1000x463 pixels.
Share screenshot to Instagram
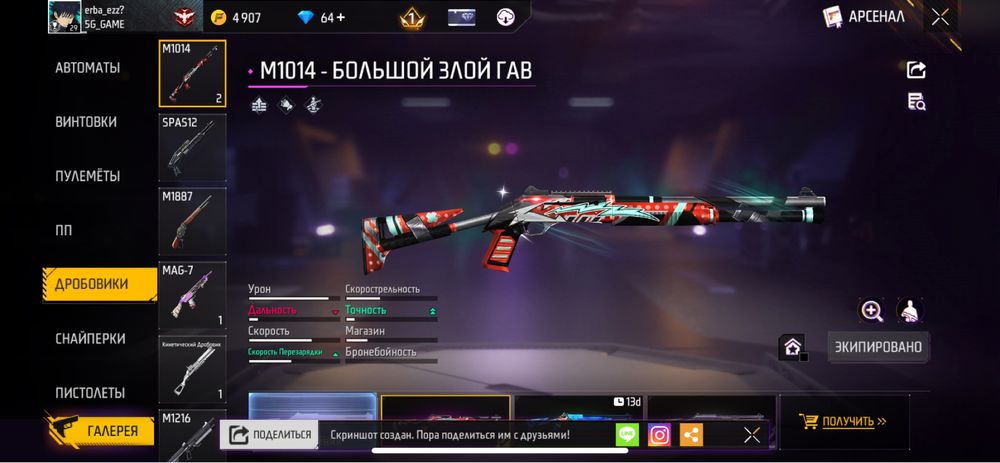pyautogui.click(x=659, y=435)
